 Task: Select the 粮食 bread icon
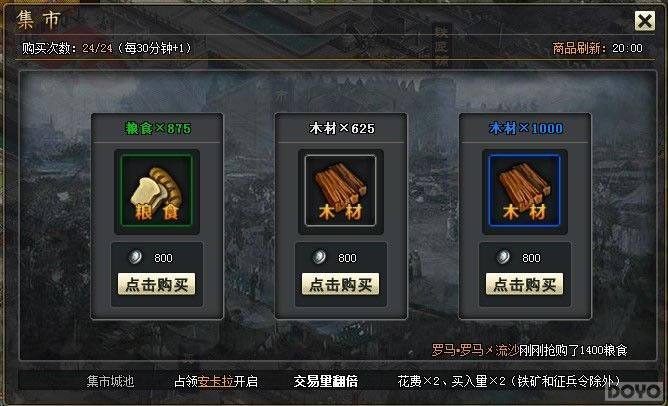(157, 190)
